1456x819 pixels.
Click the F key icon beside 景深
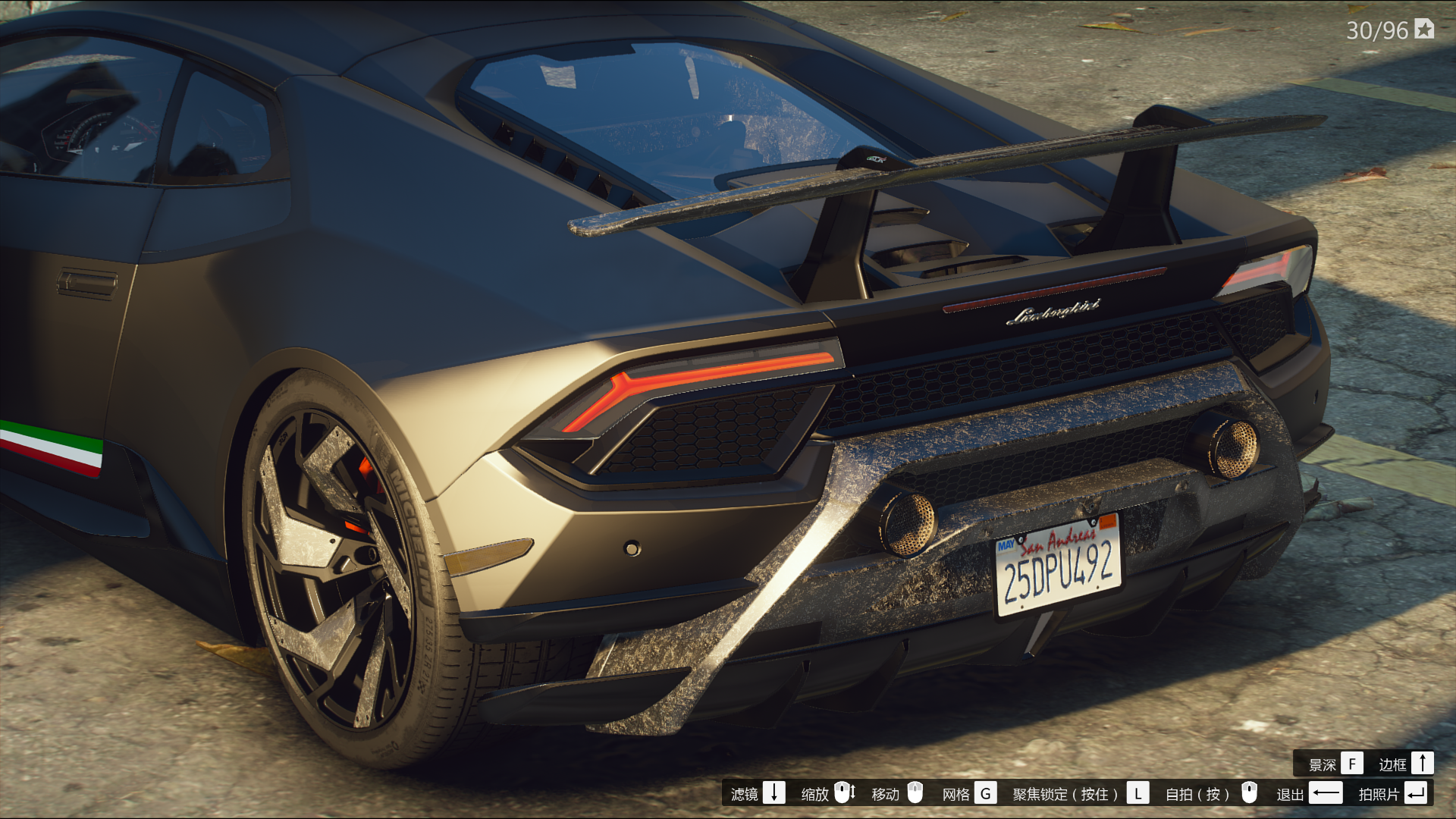(1352, 764)
